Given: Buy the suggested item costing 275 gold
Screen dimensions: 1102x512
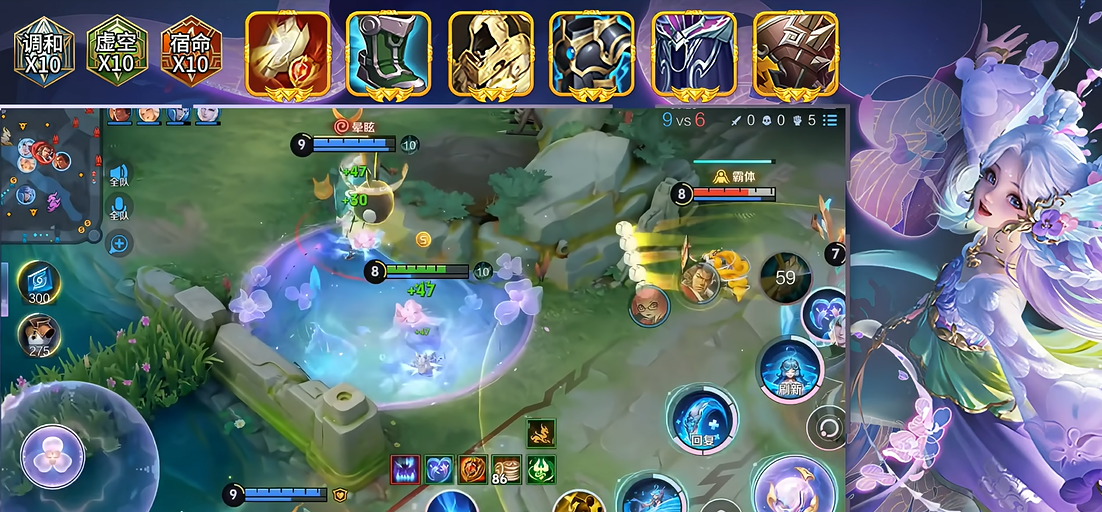Looking at the screenshot, I should coord(40,335).
